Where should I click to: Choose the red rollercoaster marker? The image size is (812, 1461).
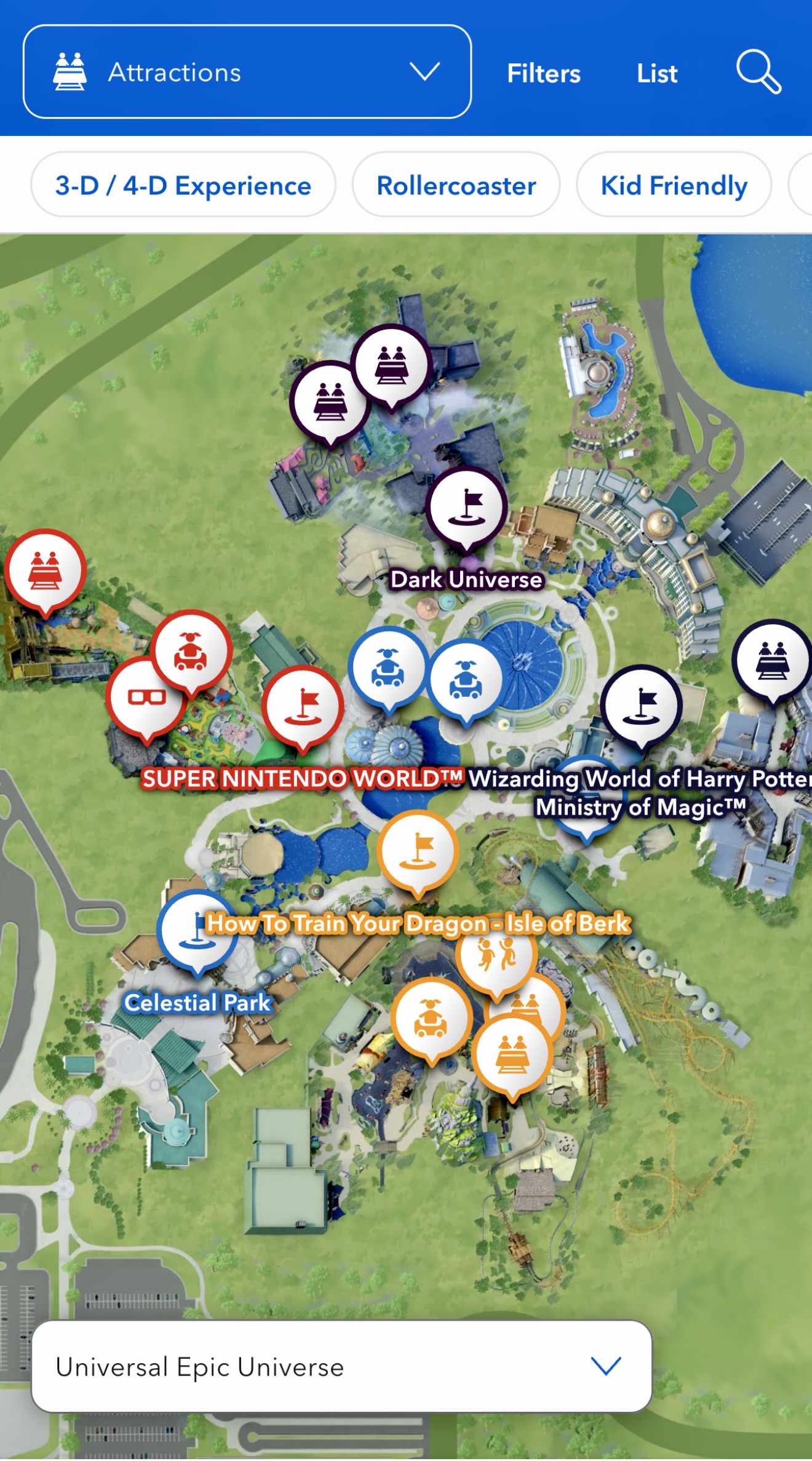[x=45, y=569]
